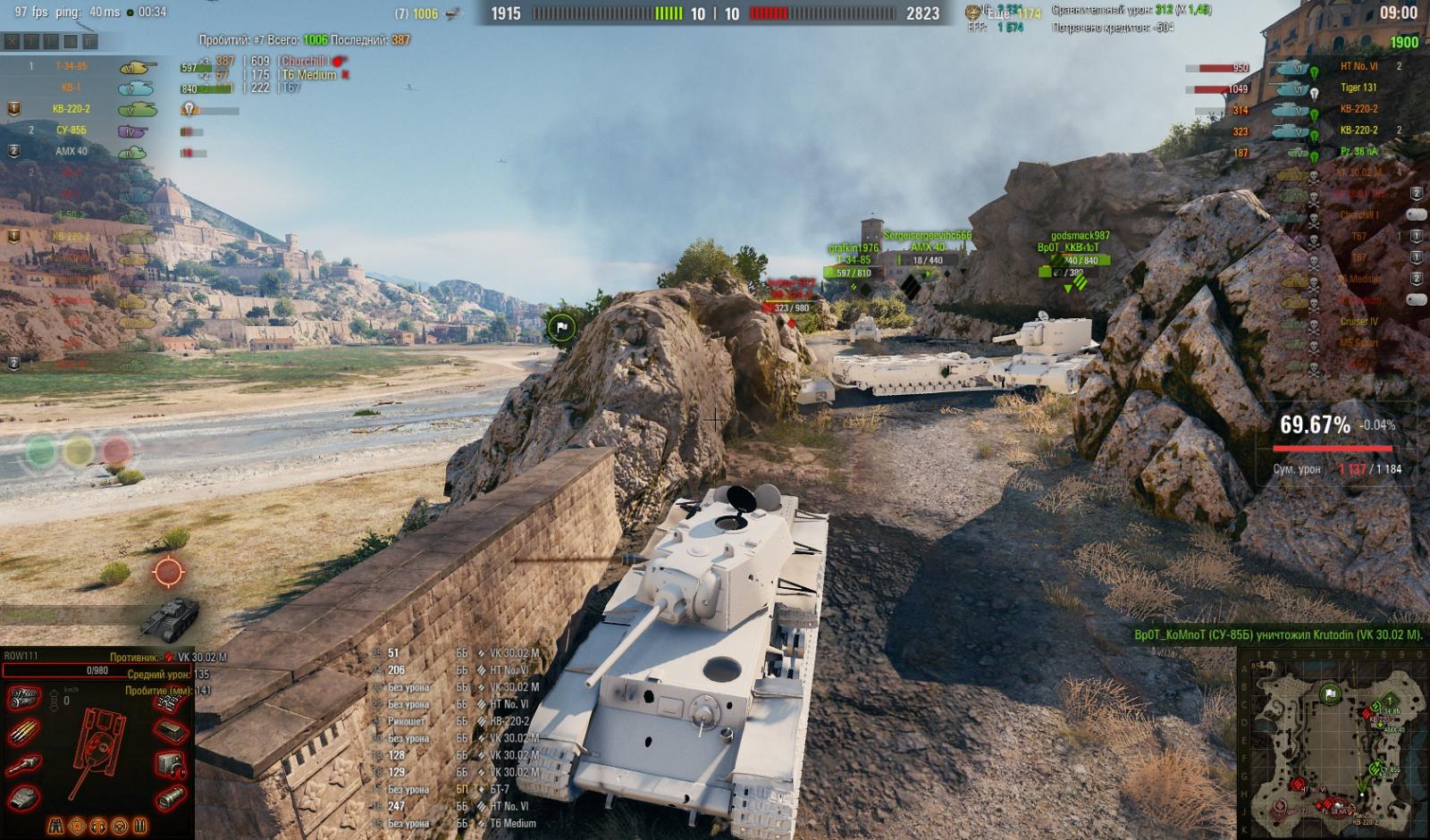Click the minimap in the corner

point(1333,741)
